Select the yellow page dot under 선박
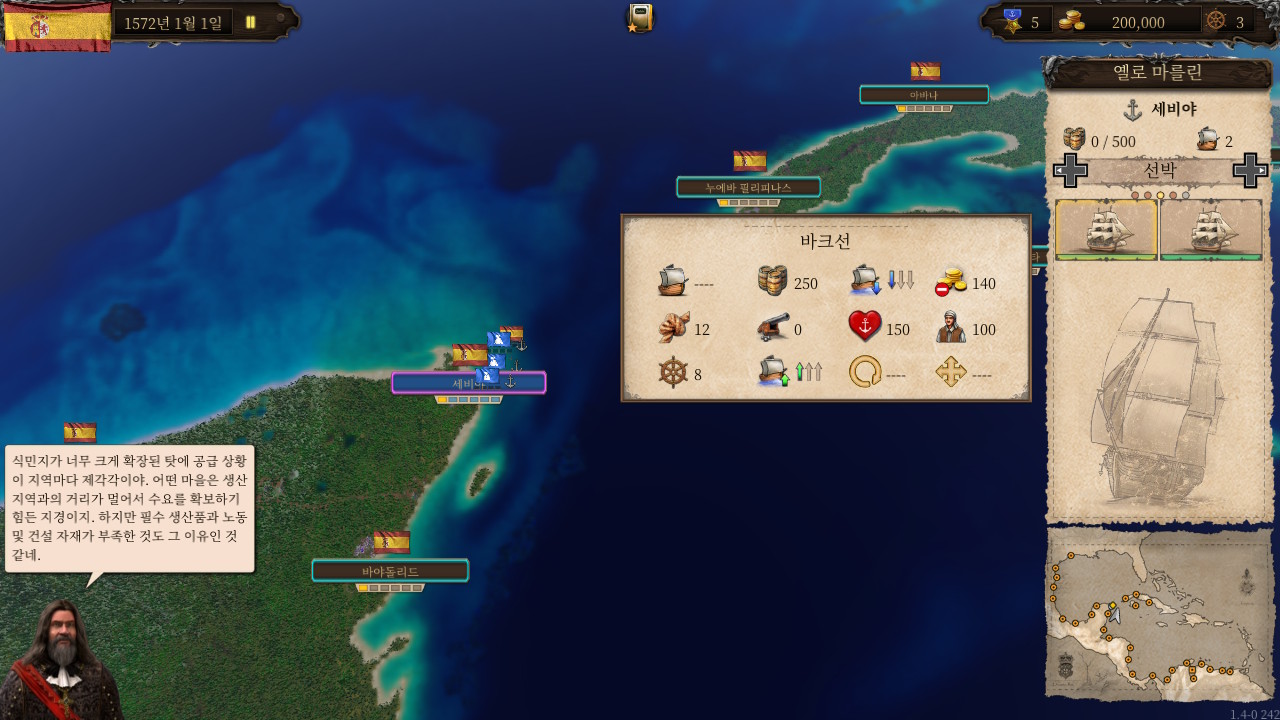This screenshot has width=1280, height=720. click(x=1160, y=193)
